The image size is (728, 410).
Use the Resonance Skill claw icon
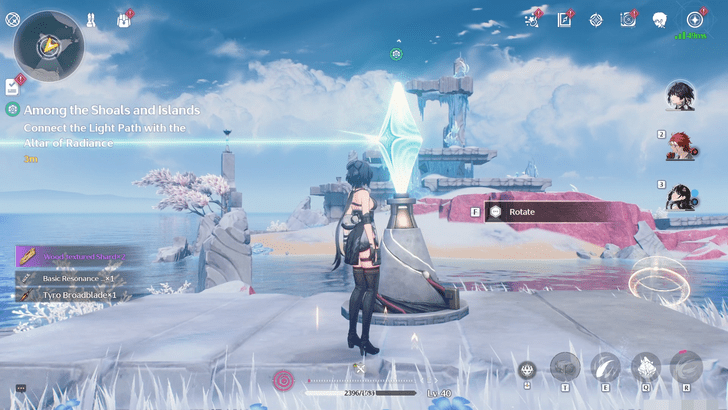click(606, 367)
